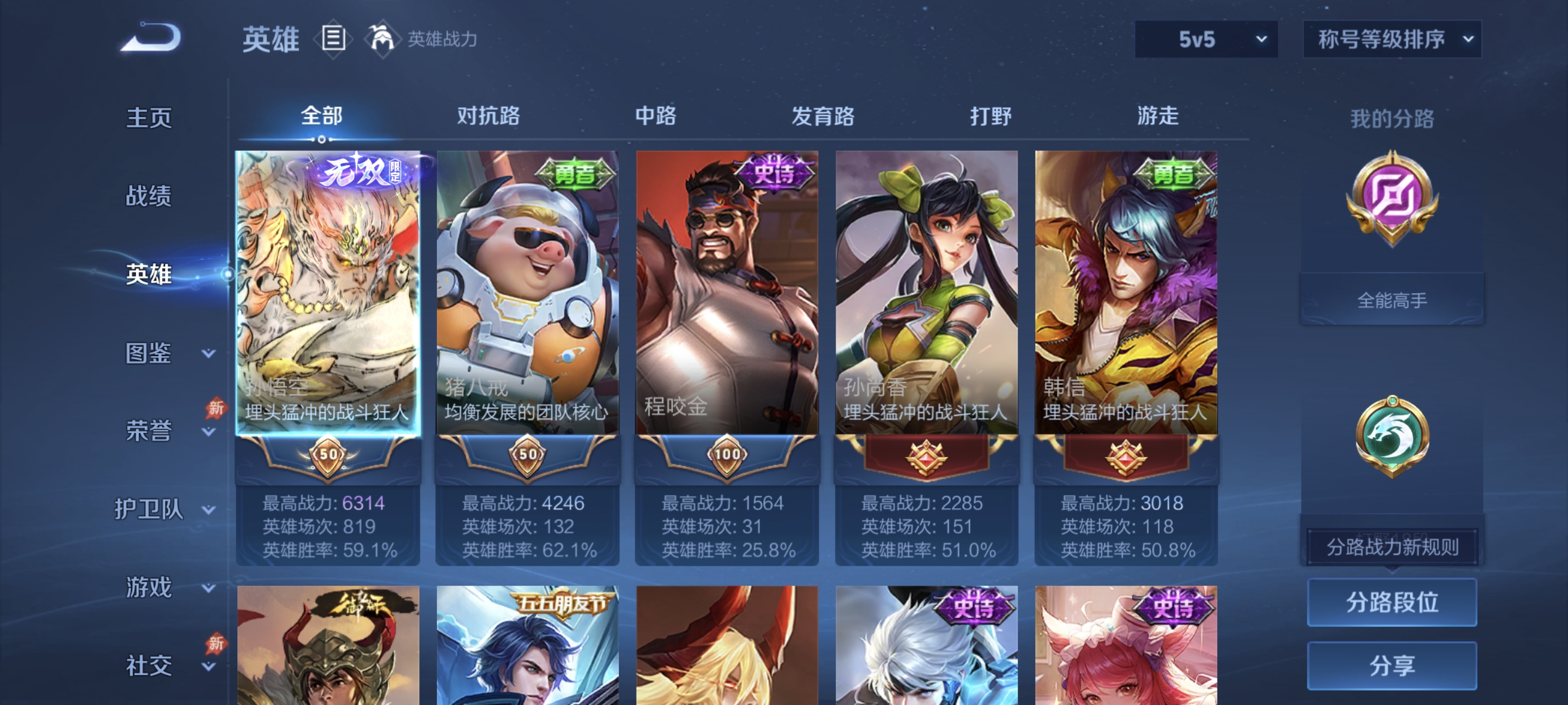Click the 英雄战力 hero power icon

click(382, 38)
